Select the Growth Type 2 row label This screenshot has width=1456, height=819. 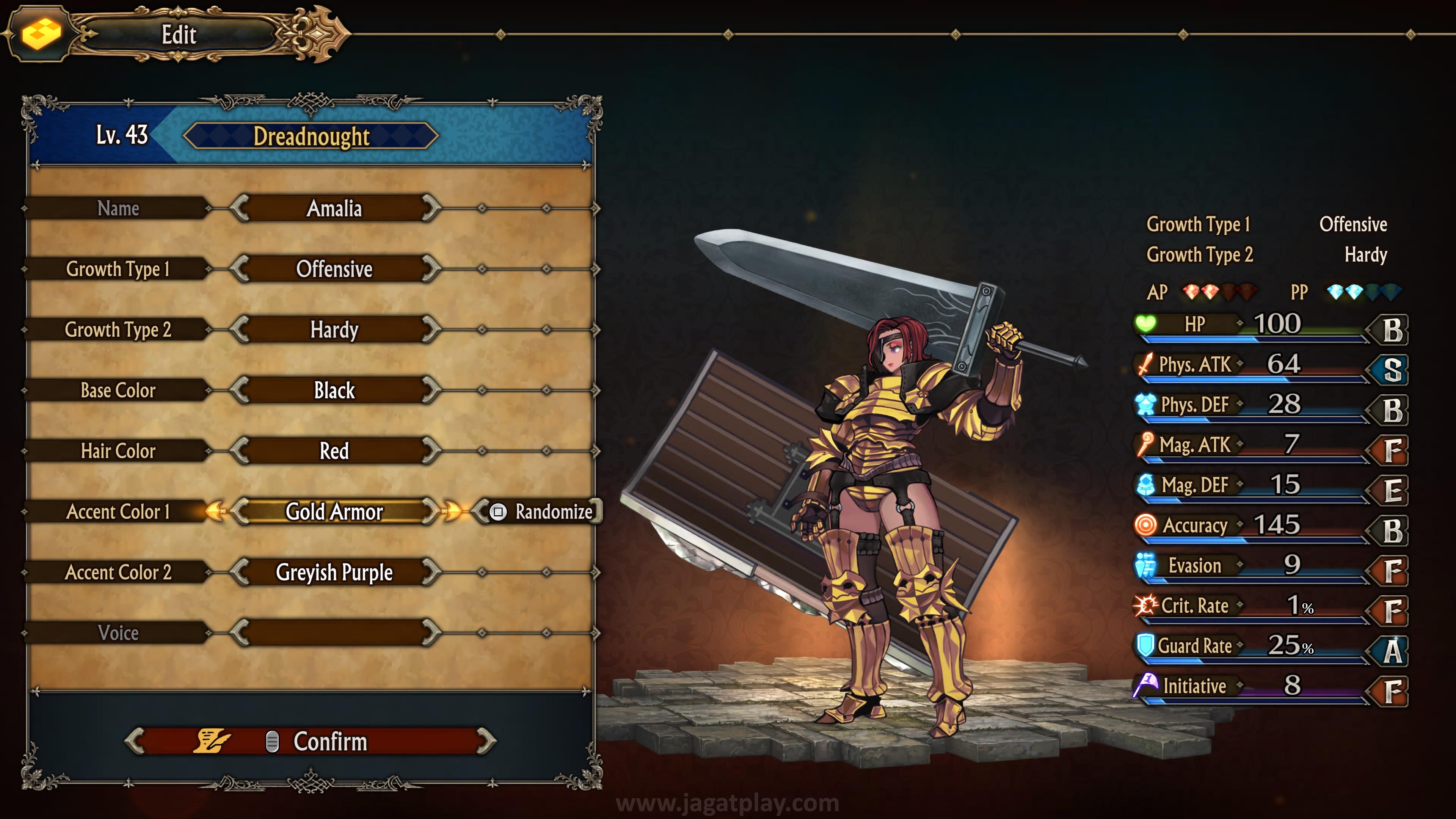(118, 329)
